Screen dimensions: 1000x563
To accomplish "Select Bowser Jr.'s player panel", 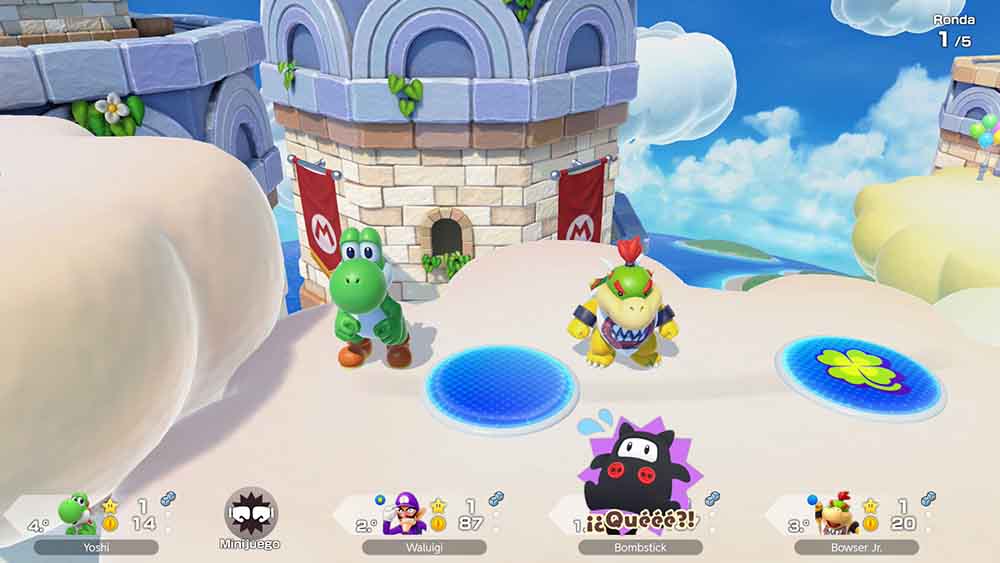I will 856,520.
